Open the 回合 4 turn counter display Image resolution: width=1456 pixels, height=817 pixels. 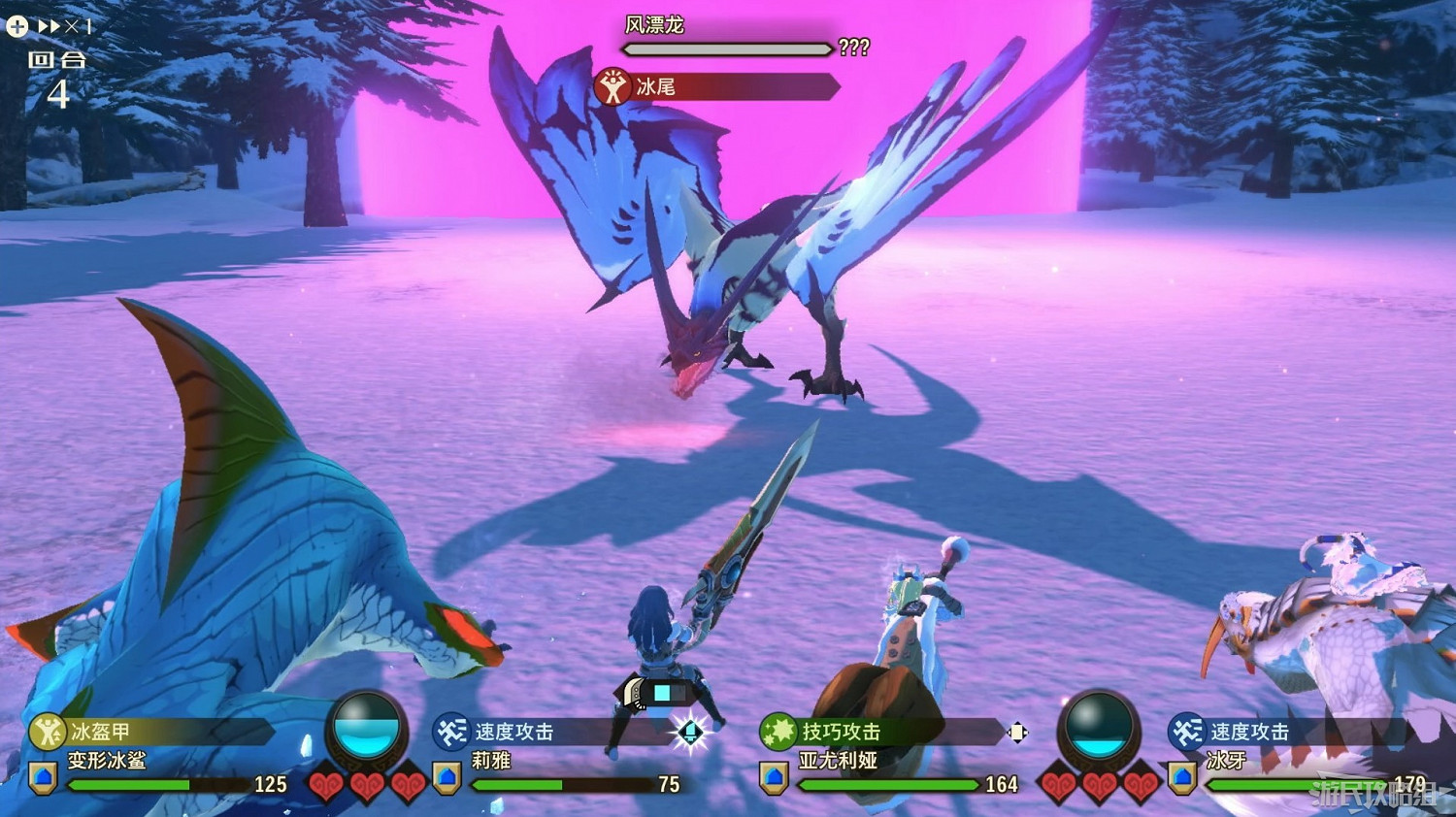point(58,78)
